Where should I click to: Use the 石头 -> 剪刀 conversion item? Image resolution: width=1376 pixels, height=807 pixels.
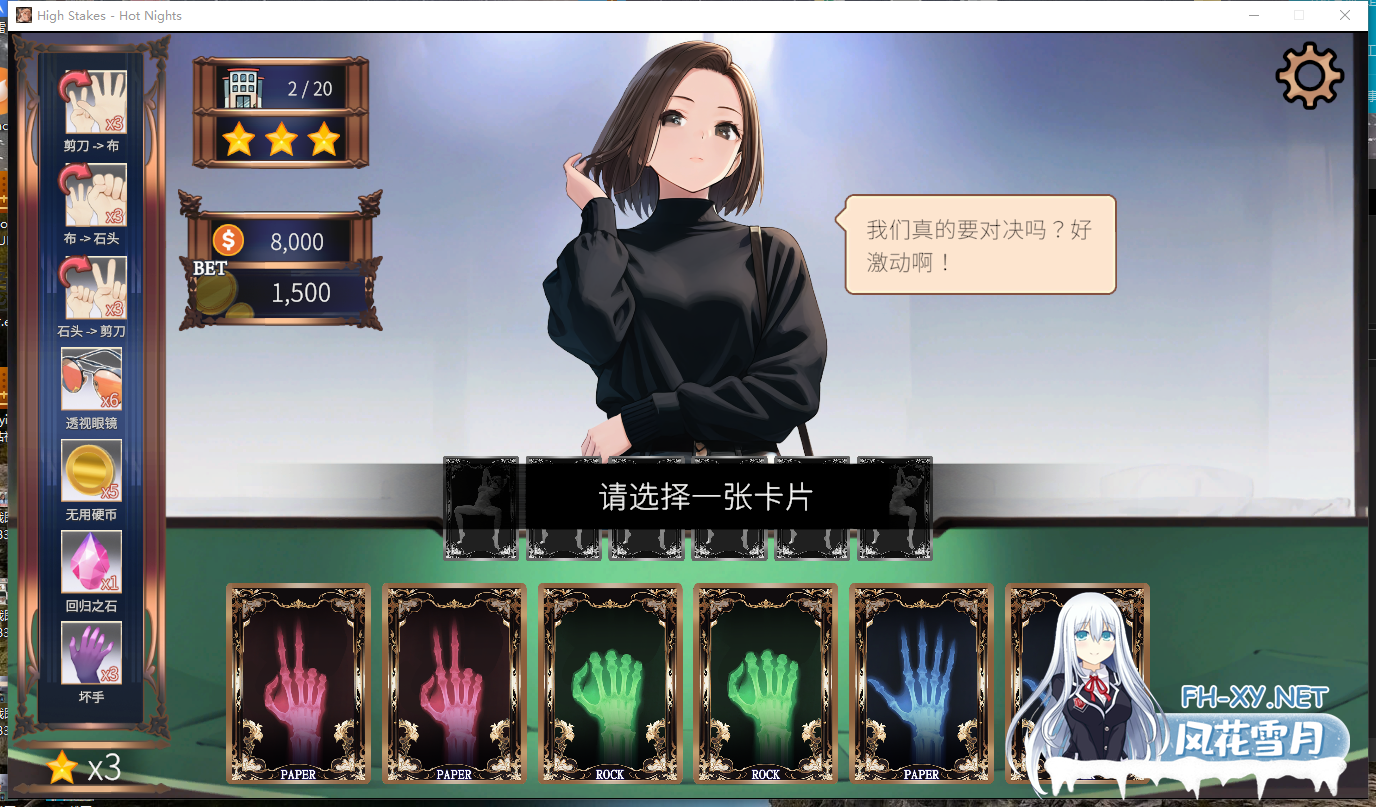(95, 287)
